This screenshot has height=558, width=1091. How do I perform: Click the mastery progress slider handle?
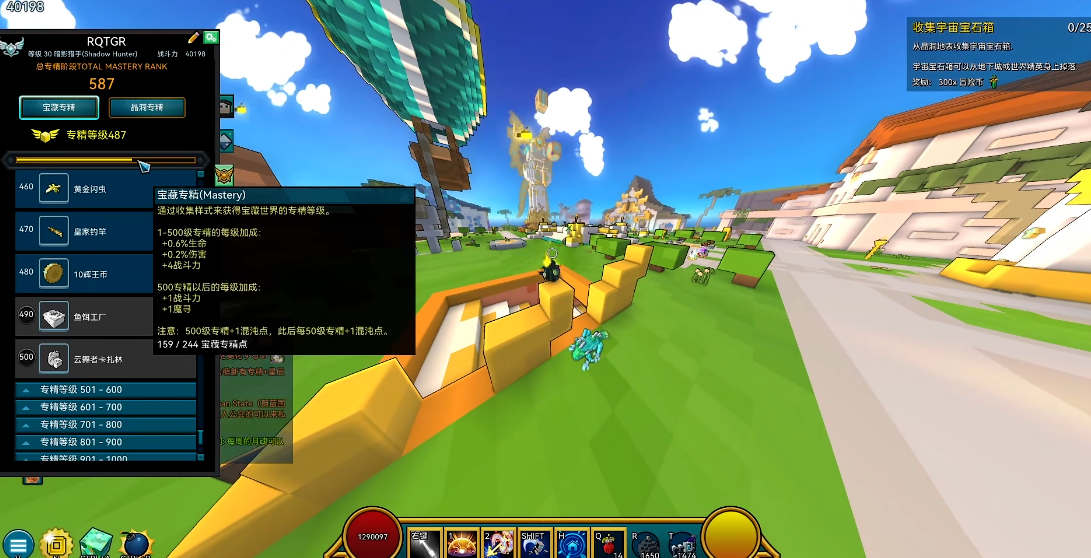coord(143,164)
